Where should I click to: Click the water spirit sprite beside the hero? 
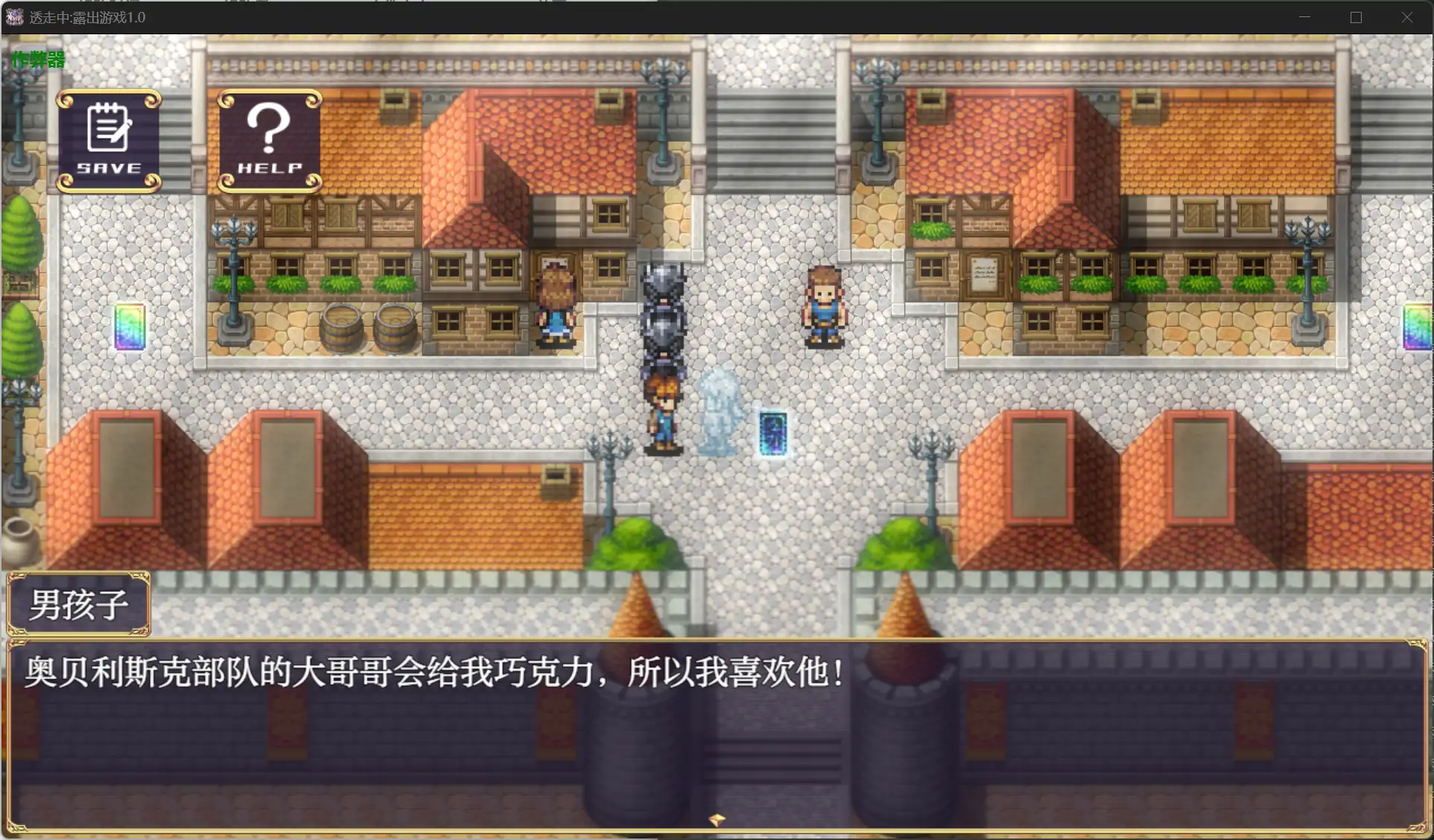coord(720,410)
